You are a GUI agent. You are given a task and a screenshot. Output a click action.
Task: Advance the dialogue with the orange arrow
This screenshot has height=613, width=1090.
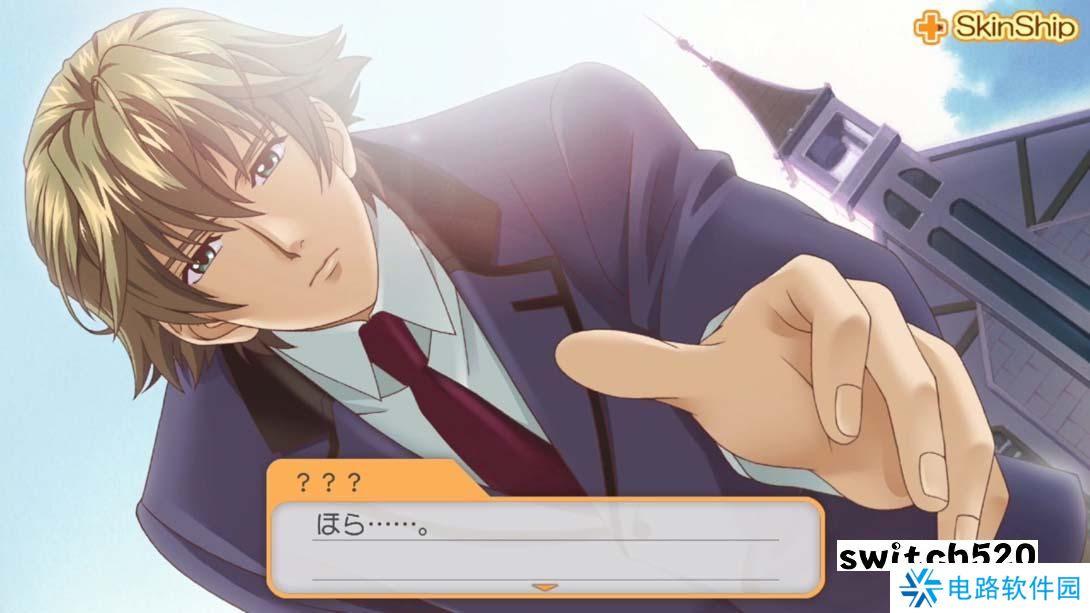pos(544,587)
